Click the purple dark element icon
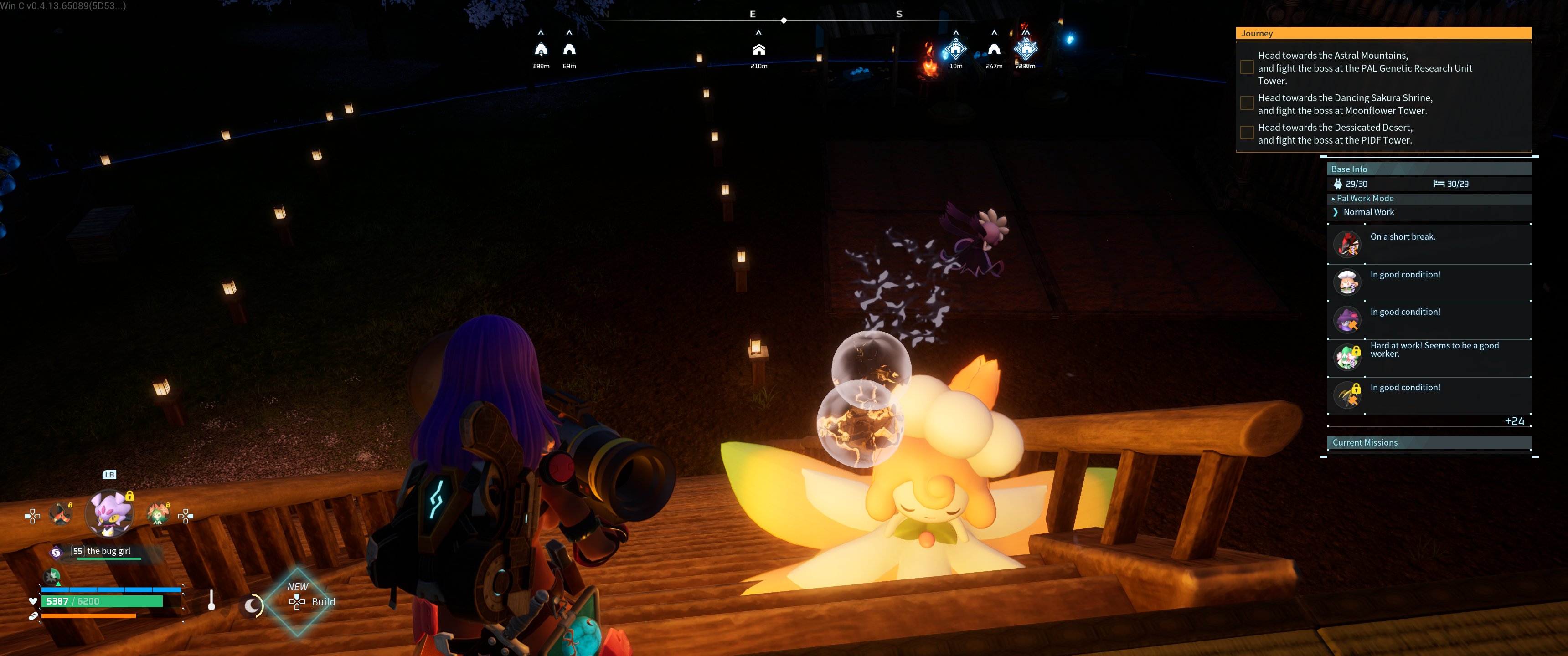This screenshot has width=1568, height=656. 56,552
